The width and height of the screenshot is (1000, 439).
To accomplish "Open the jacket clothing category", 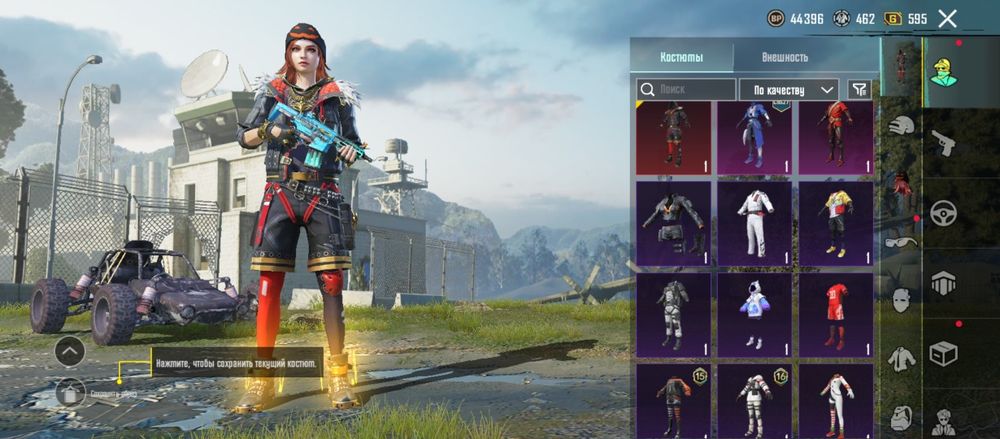I will tap(902, 357).
